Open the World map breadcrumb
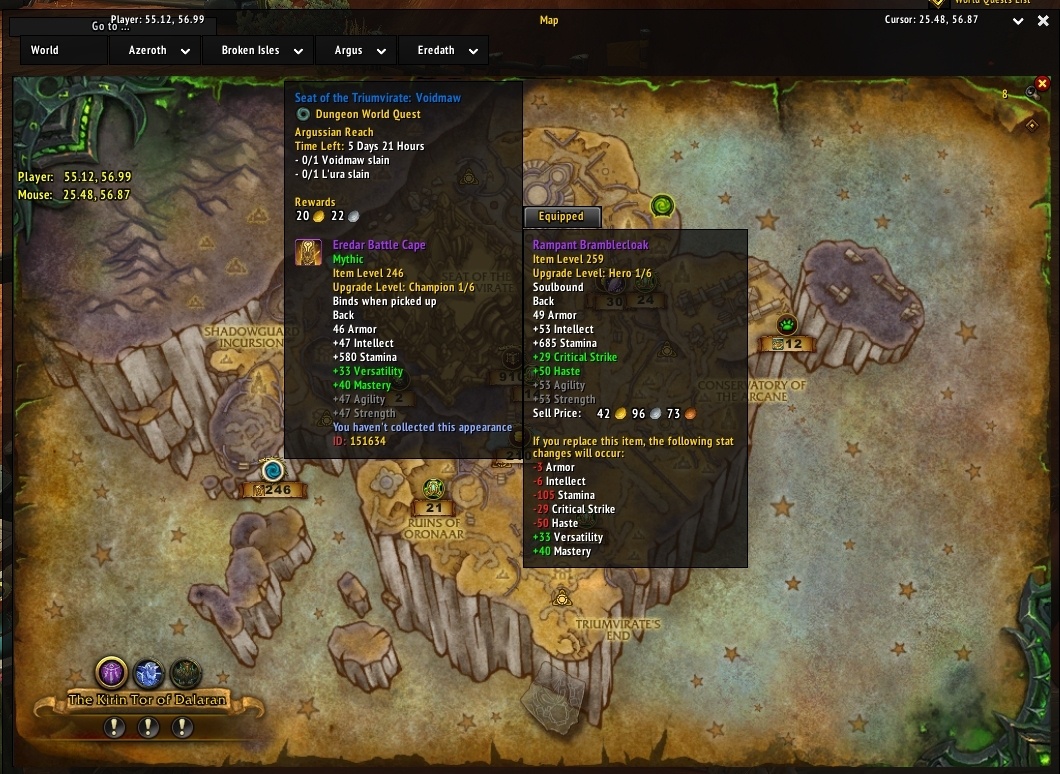 tap(45, 50)
